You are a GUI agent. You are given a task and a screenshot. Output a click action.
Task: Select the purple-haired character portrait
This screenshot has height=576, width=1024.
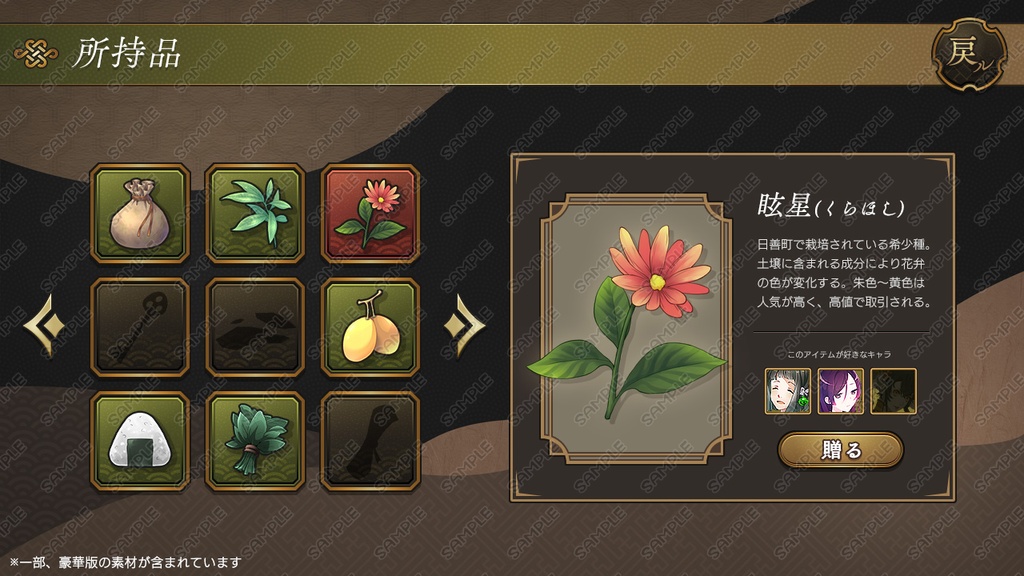pos(840,391)
